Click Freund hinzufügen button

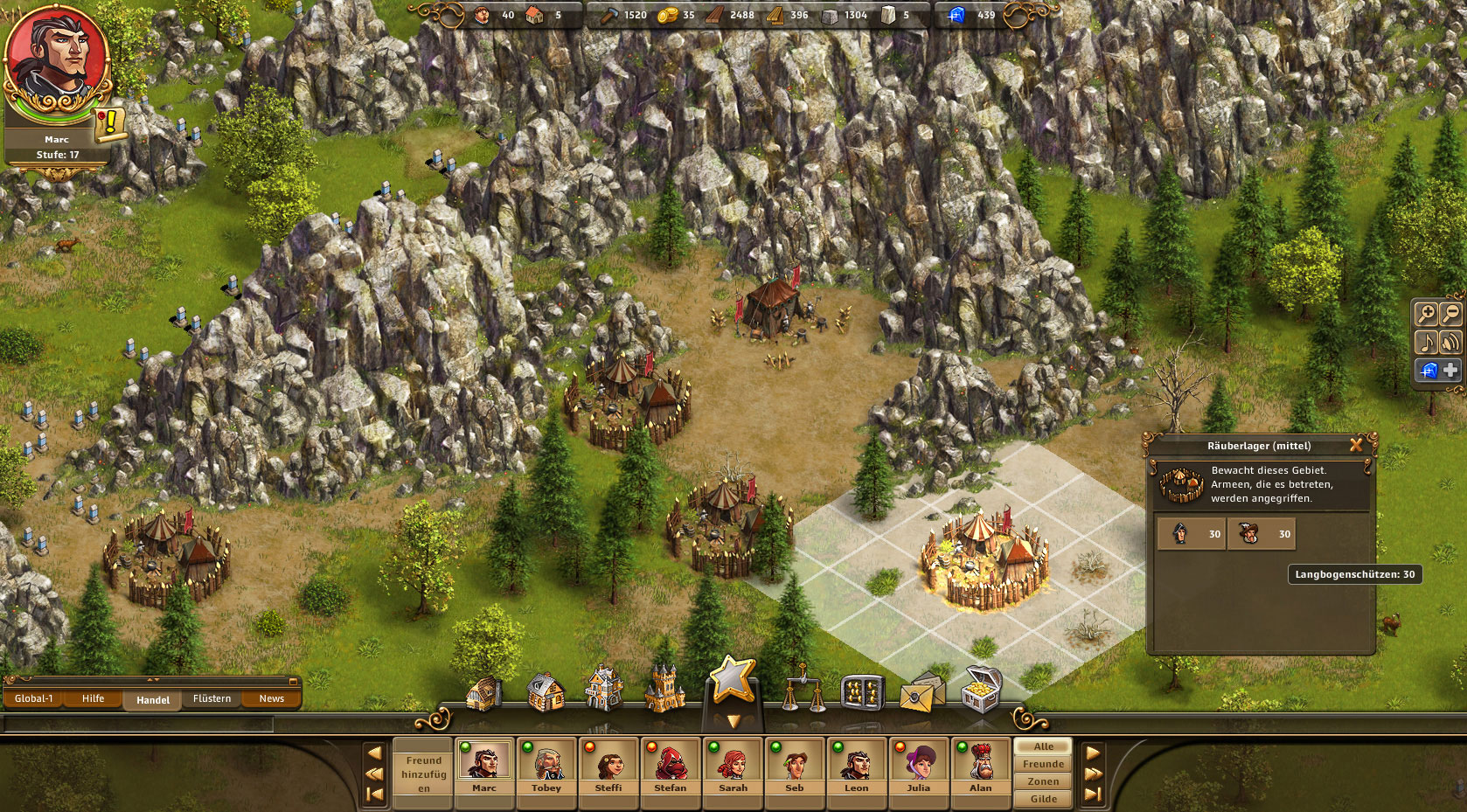pyautogui.click(x=424, y=774)
